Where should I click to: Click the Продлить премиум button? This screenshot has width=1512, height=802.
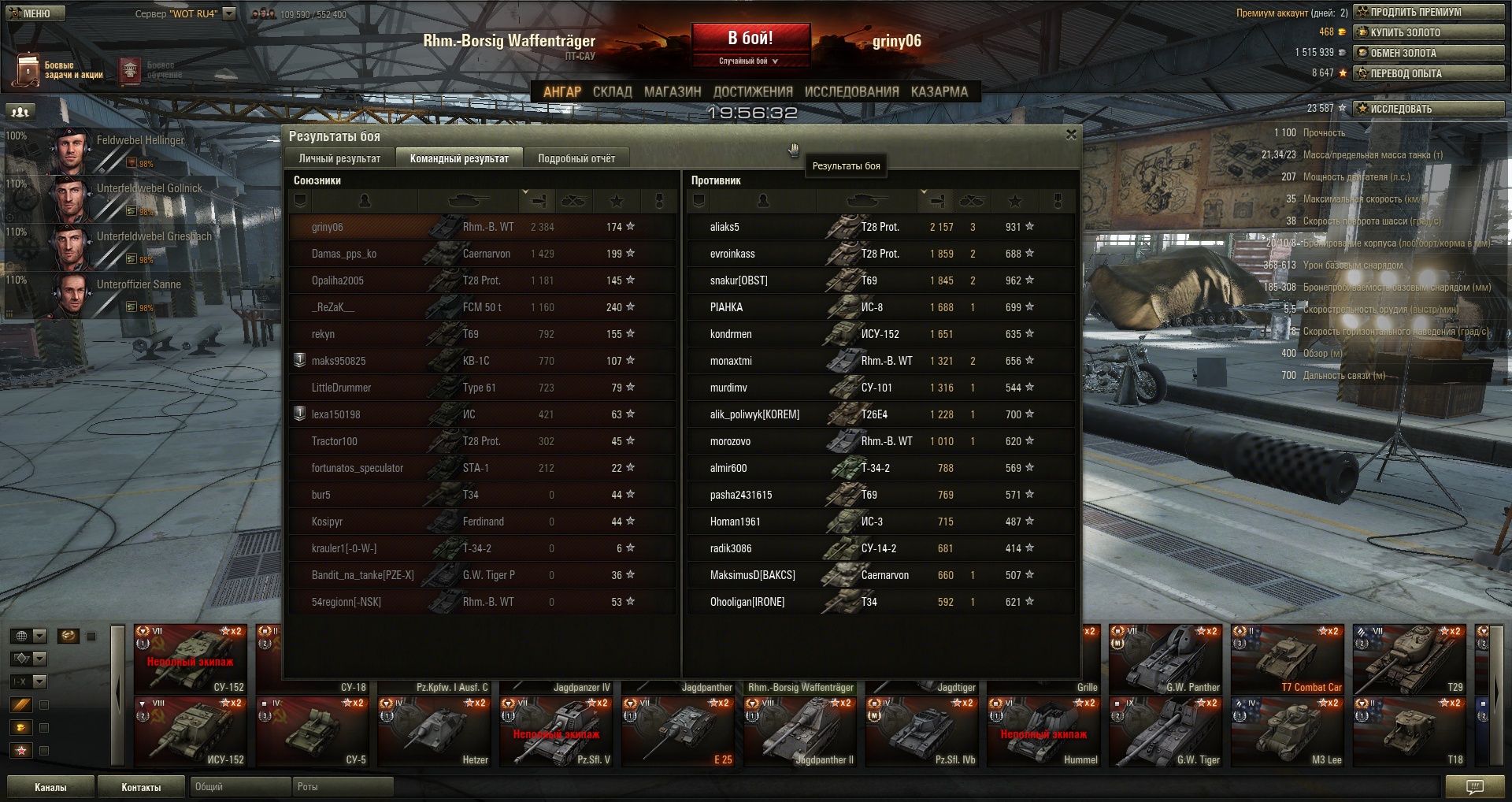1429,12
